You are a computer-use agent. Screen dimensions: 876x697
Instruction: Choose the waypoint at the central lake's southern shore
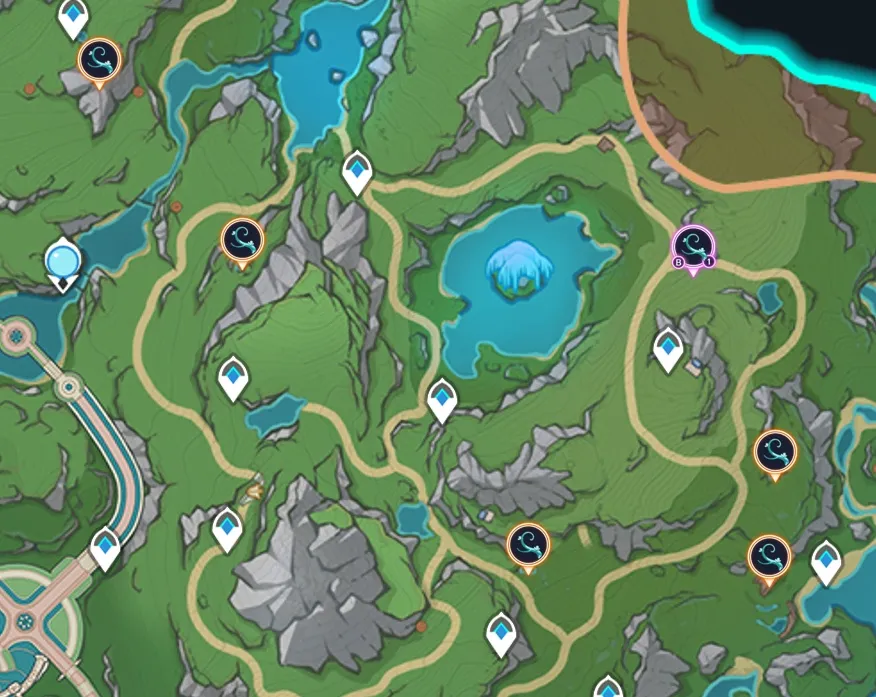pos(442,399)
